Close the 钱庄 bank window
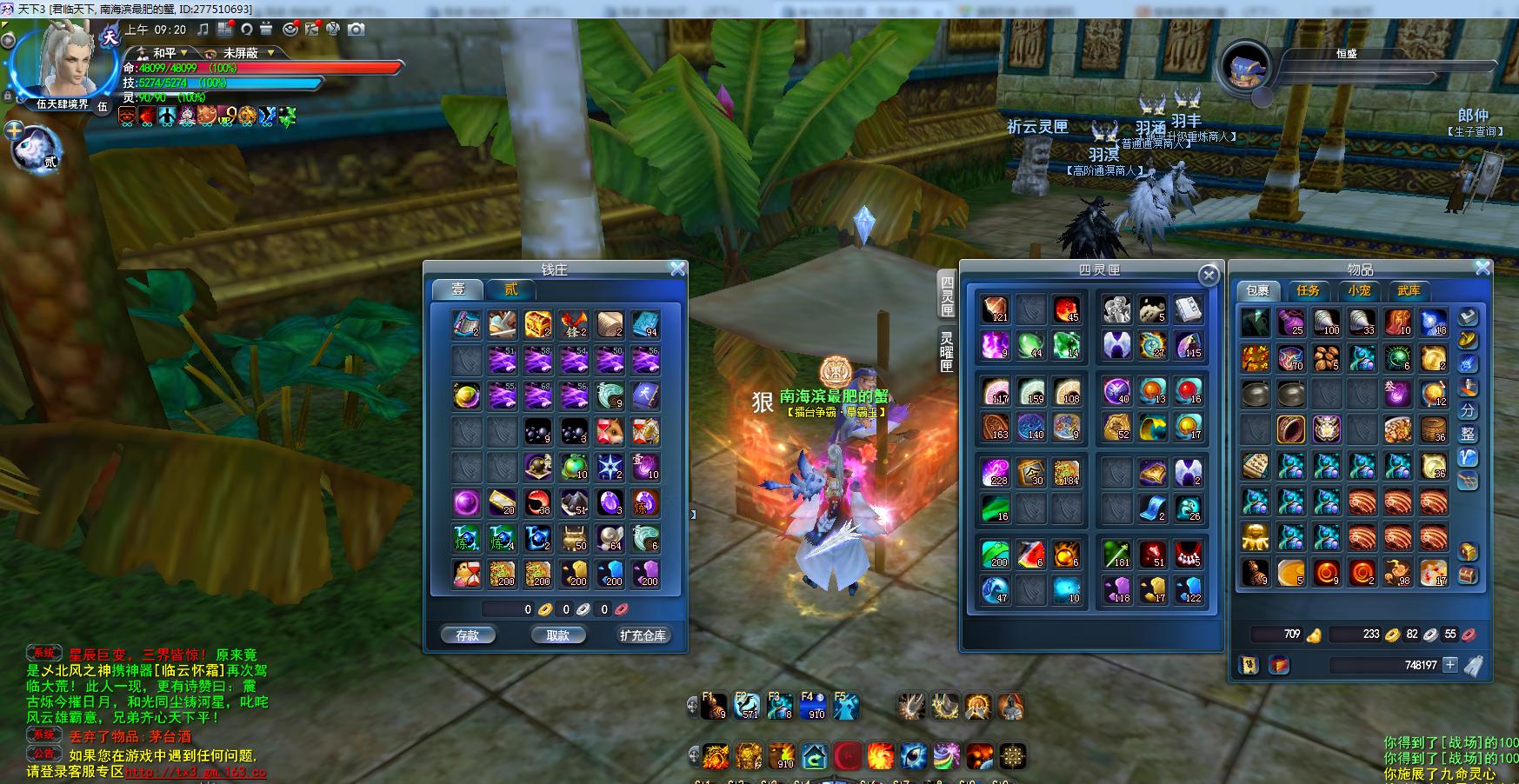The image size is (1519, 784). [x=678, y=269]
